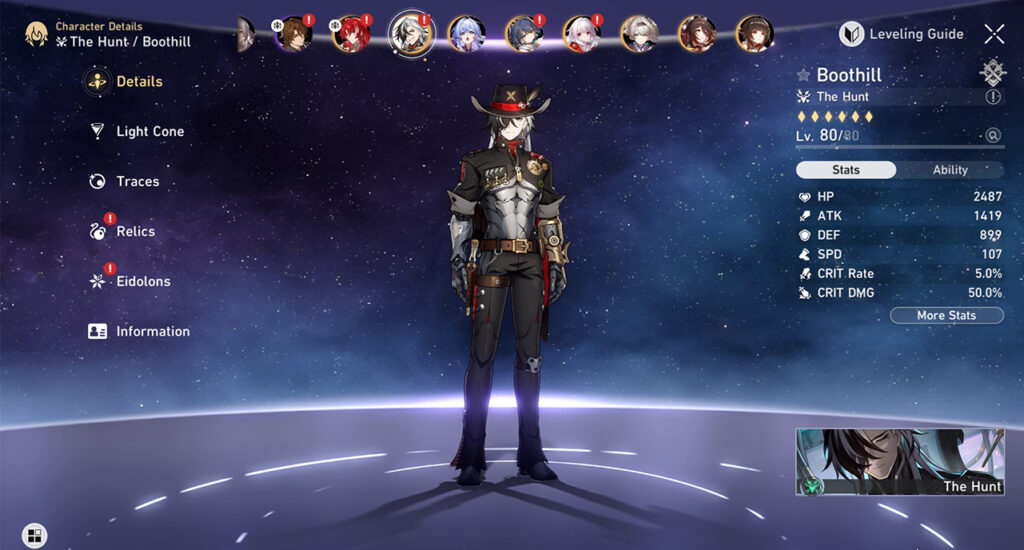Viewport: 1024px width, 550px height.
Task: Choose the light-blue-haired character portrait
Action: point(466,34)
